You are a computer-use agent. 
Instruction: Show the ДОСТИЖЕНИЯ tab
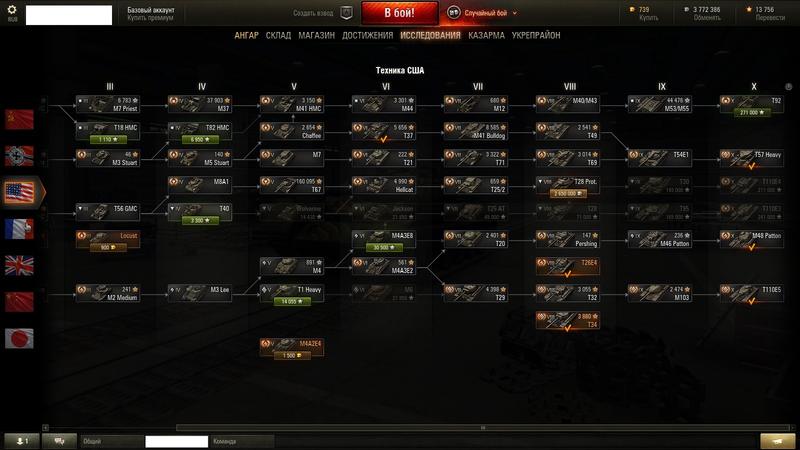(x=366, y=35)
